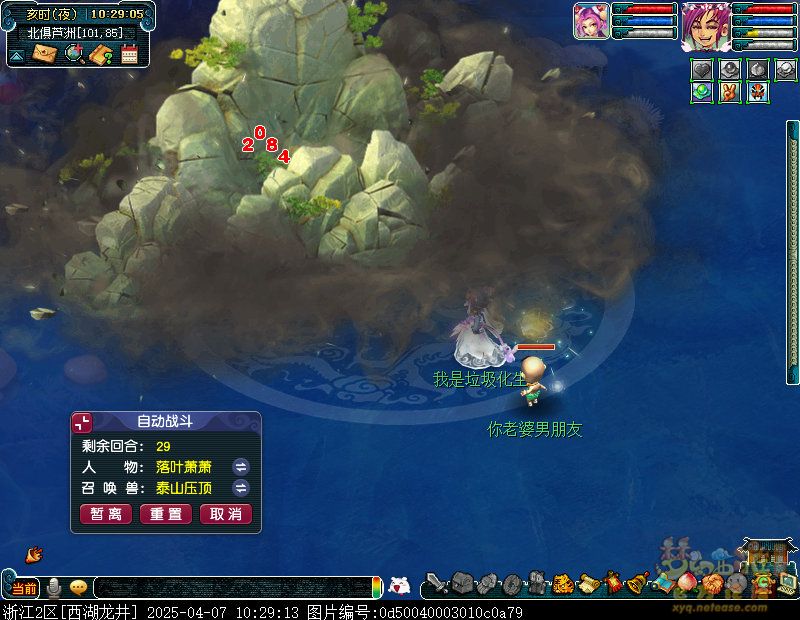
Task: Click the victory hand gesture icon
Action: [x=729, y=92]
